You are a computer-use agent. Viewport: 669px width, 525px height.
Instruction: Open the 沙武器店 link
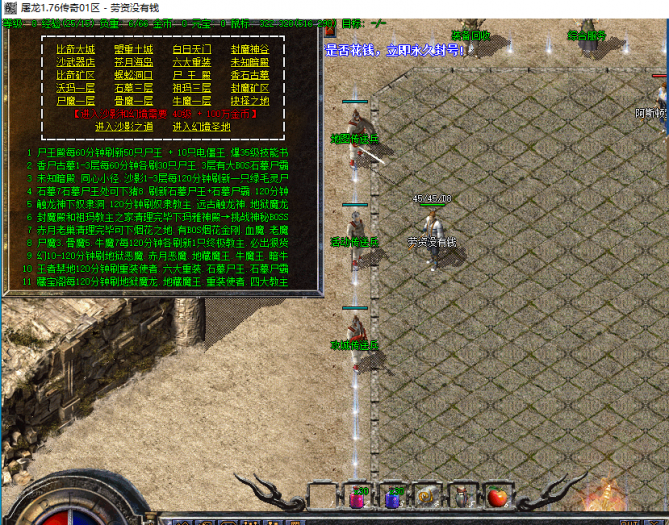75,61
